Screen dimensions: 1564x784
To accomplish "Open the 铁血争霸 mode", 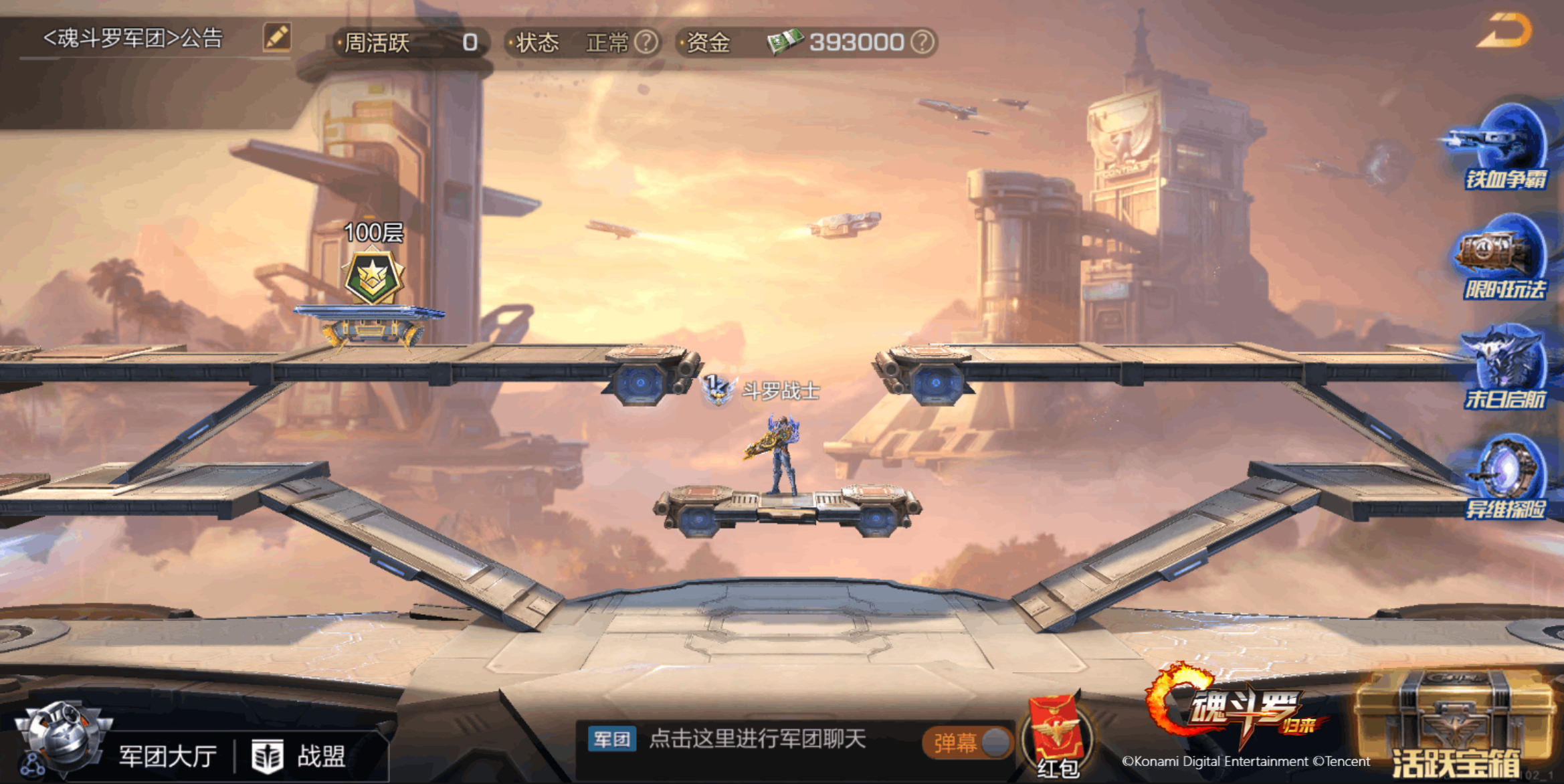I will point(1506,147).
